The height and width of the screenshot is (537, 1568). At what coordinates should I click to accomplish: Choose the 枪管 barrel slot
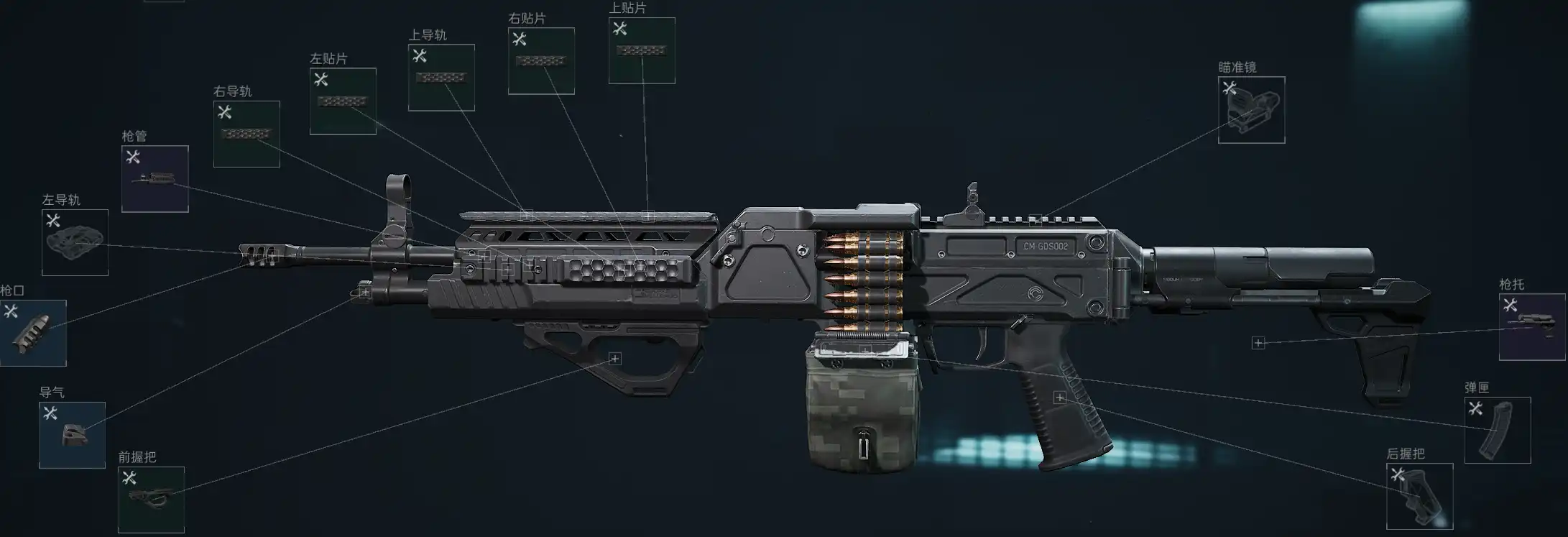coord(155,179)
